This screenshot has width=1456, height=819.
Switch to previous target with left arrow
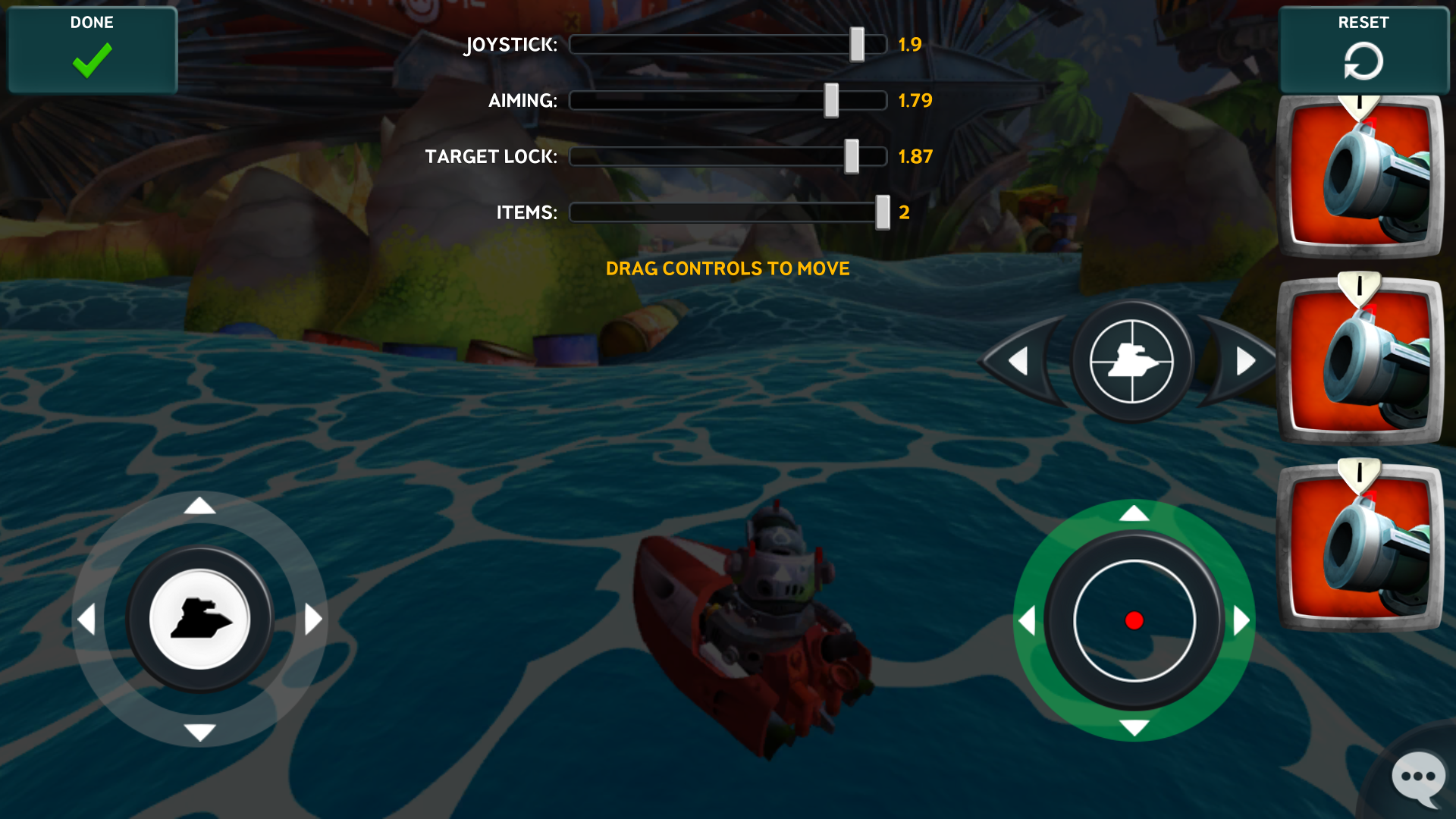(1018, 361)
